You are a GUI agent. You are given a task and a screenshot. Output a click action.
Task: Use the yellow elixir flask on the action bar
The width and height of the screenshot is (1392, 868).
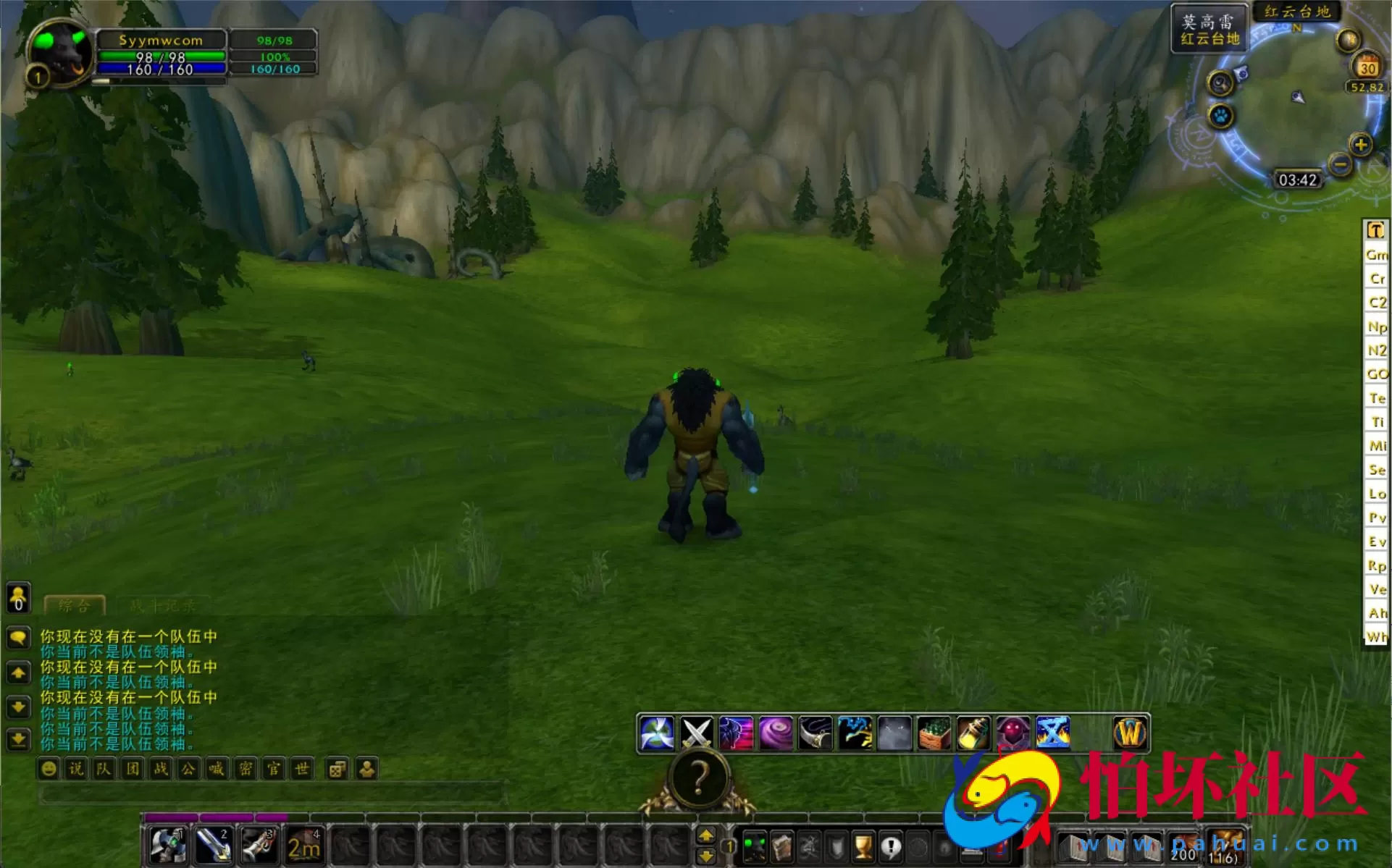coord(973,733)
